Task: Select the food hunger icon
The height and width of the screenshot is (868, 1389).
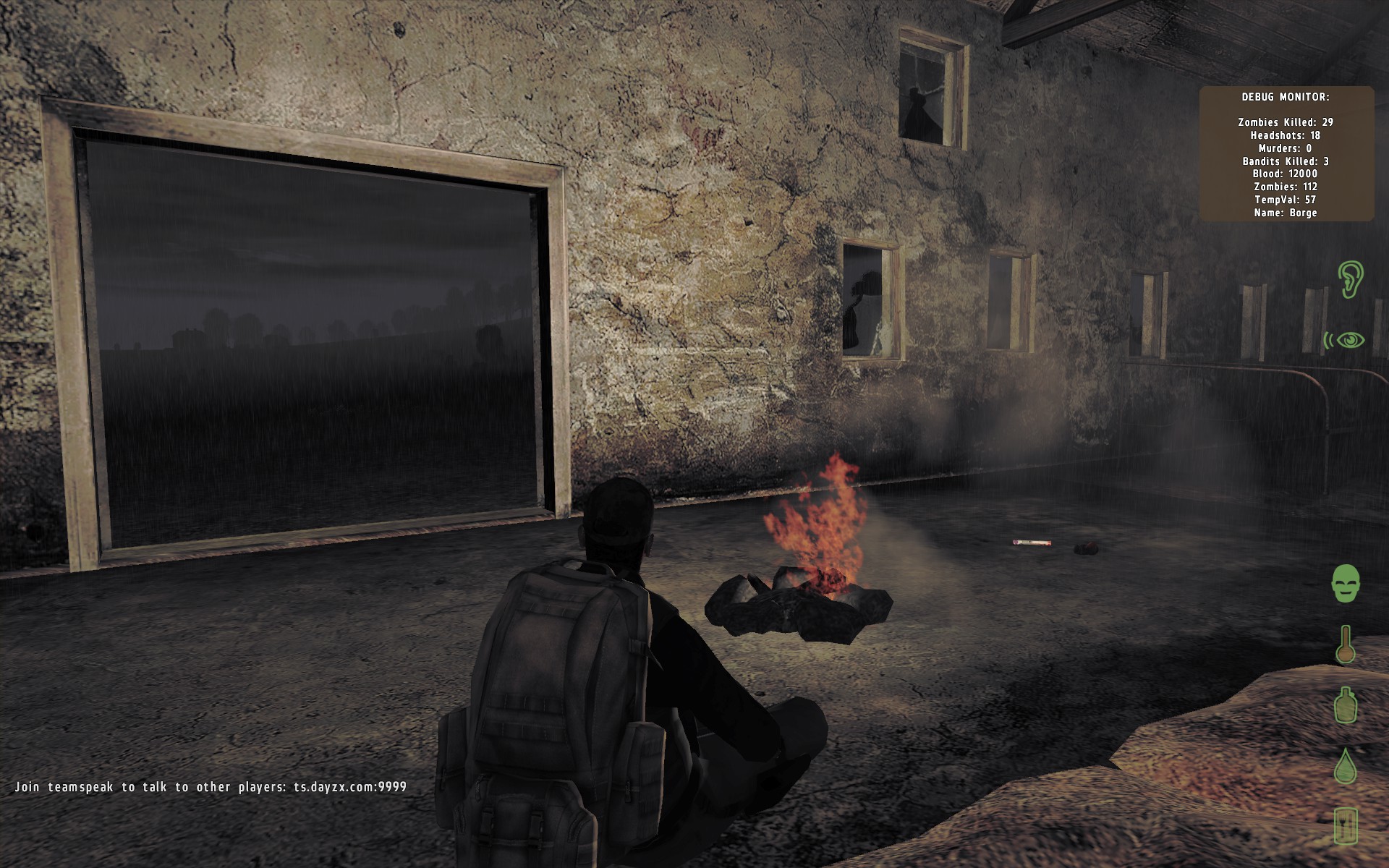Action: pos(1345,825)
